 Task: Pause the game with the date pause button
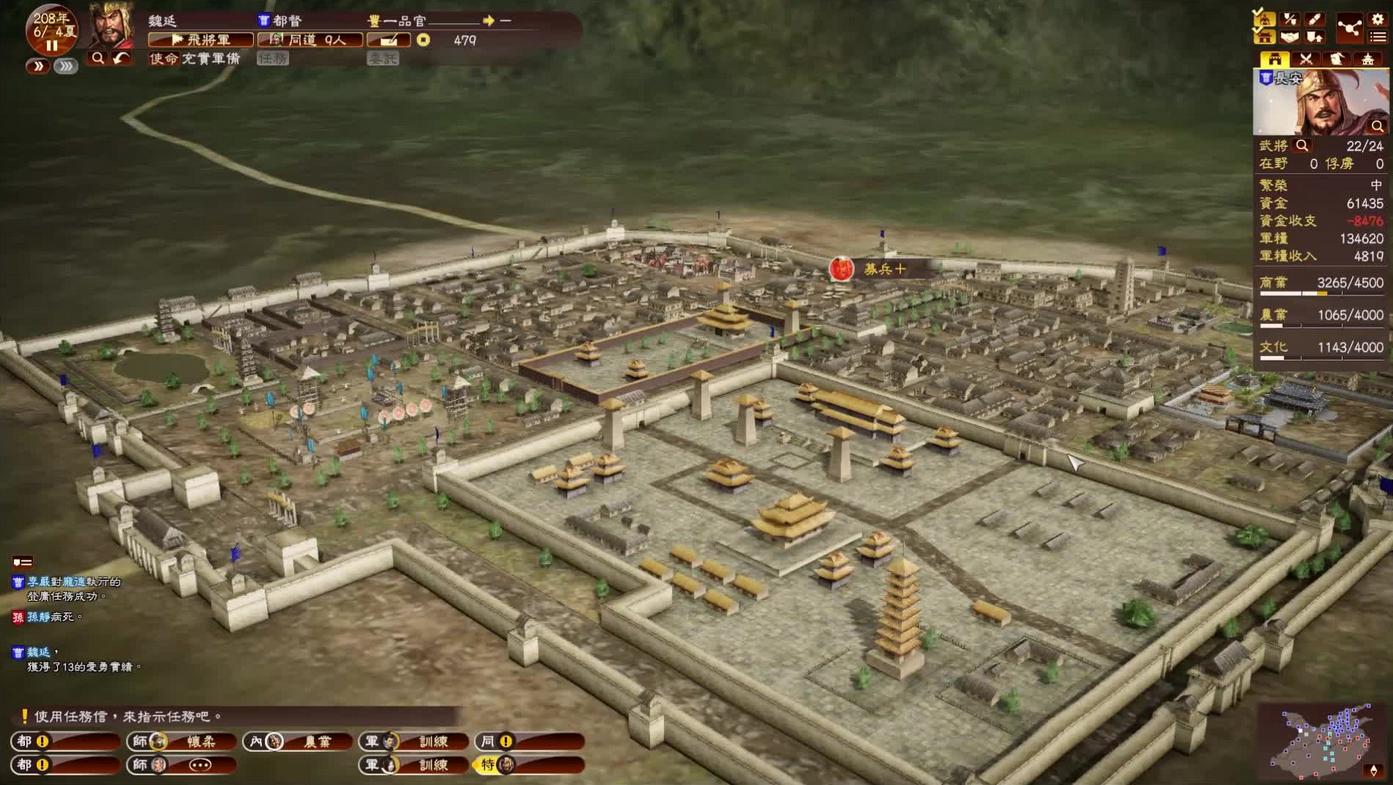point(51,46)
